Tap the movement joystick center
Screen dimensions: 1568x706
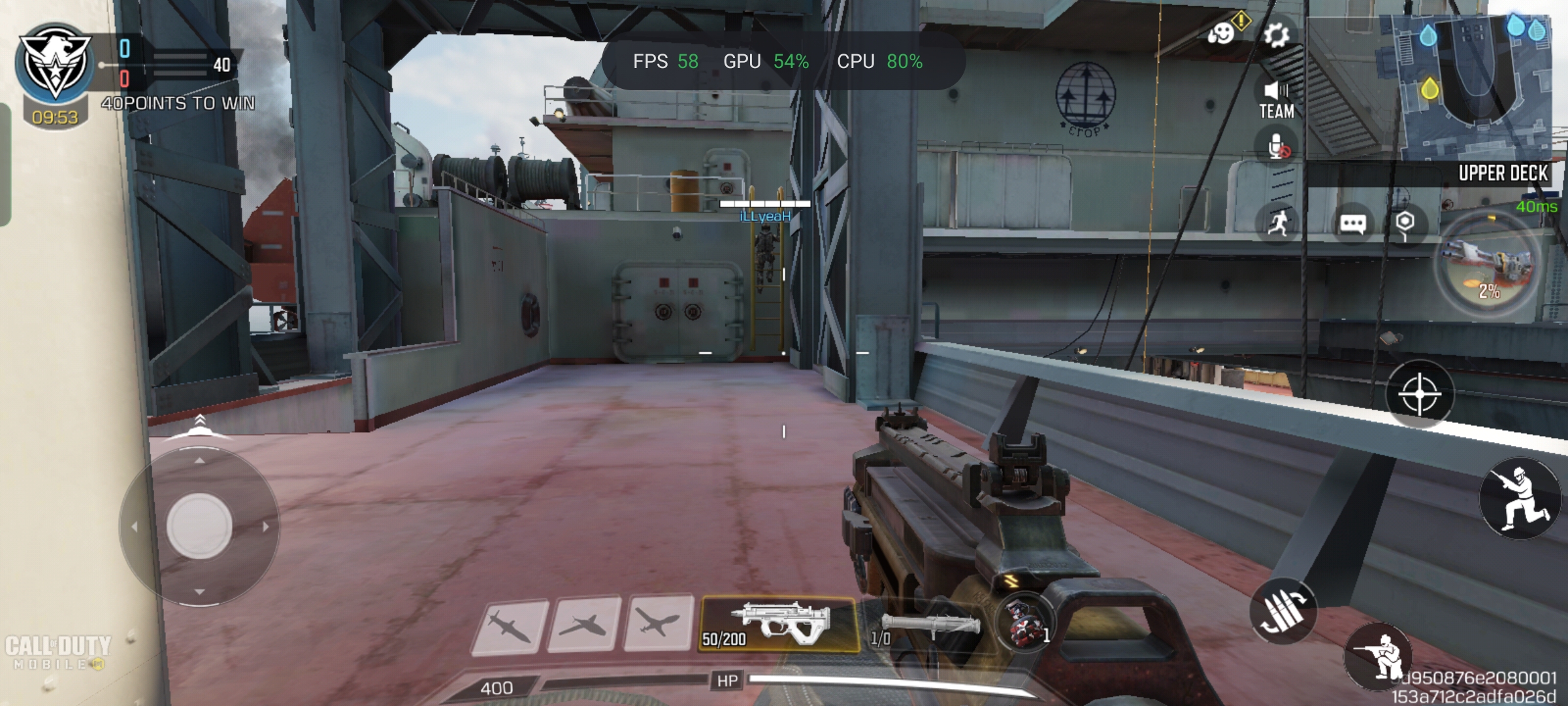click(199, 527)
